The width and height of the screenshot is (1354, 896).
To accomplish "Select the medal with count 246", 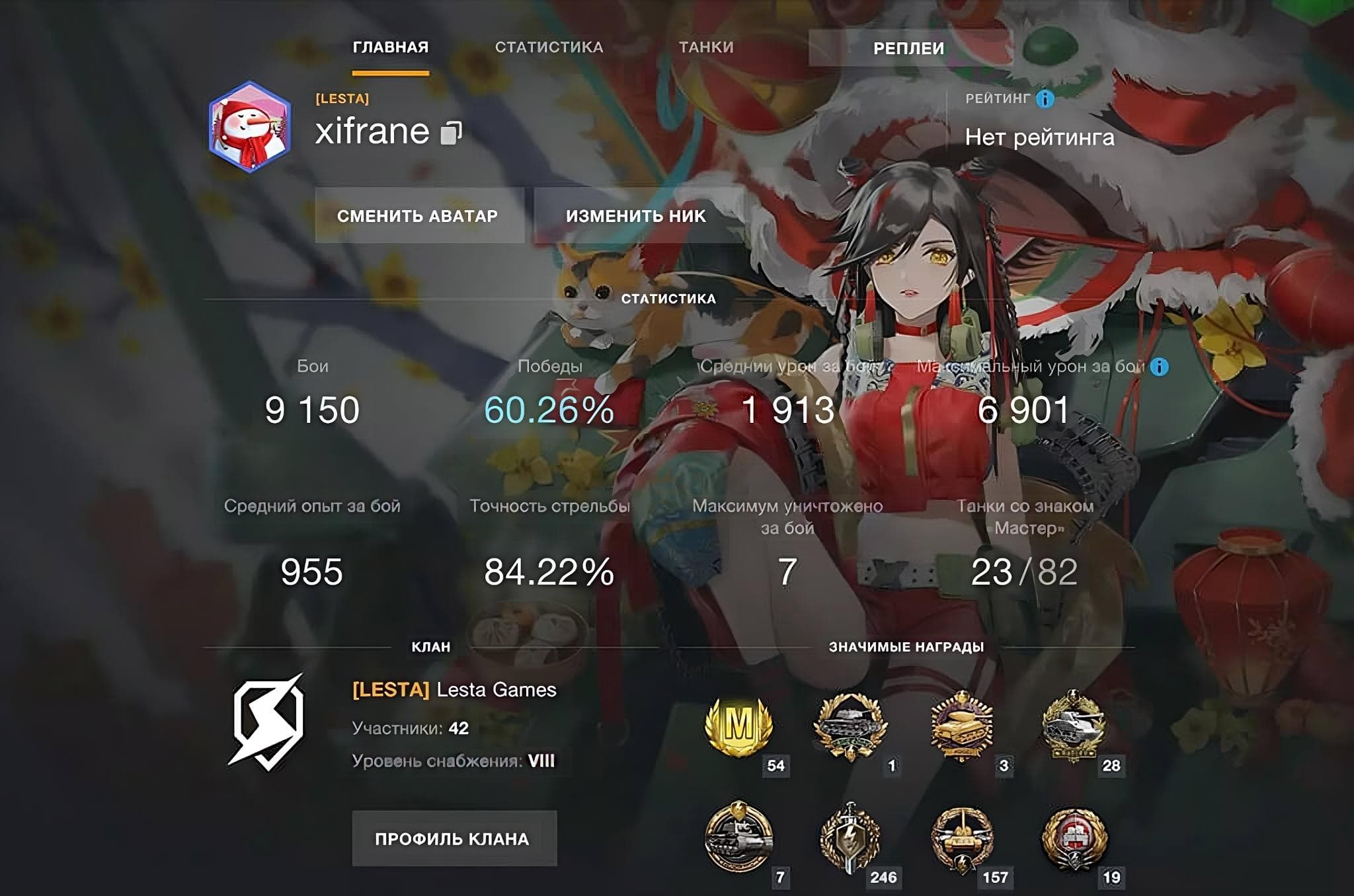I will pyautogui.click(x=850, y=839).
